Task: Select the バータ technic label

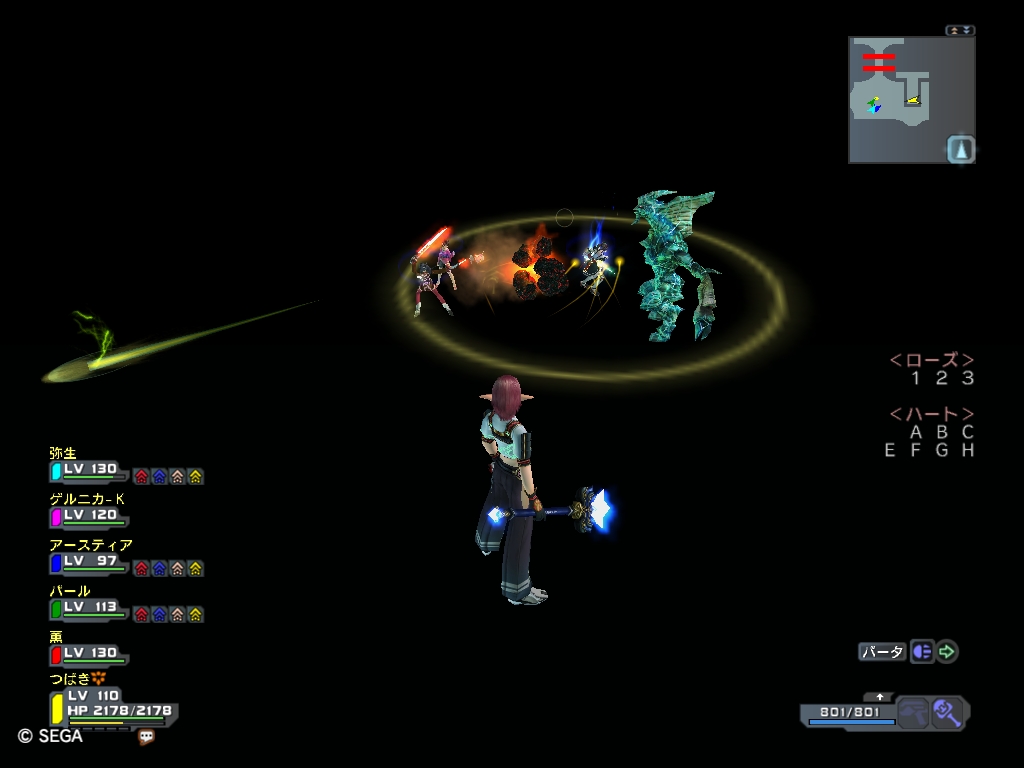Action: 882,652
